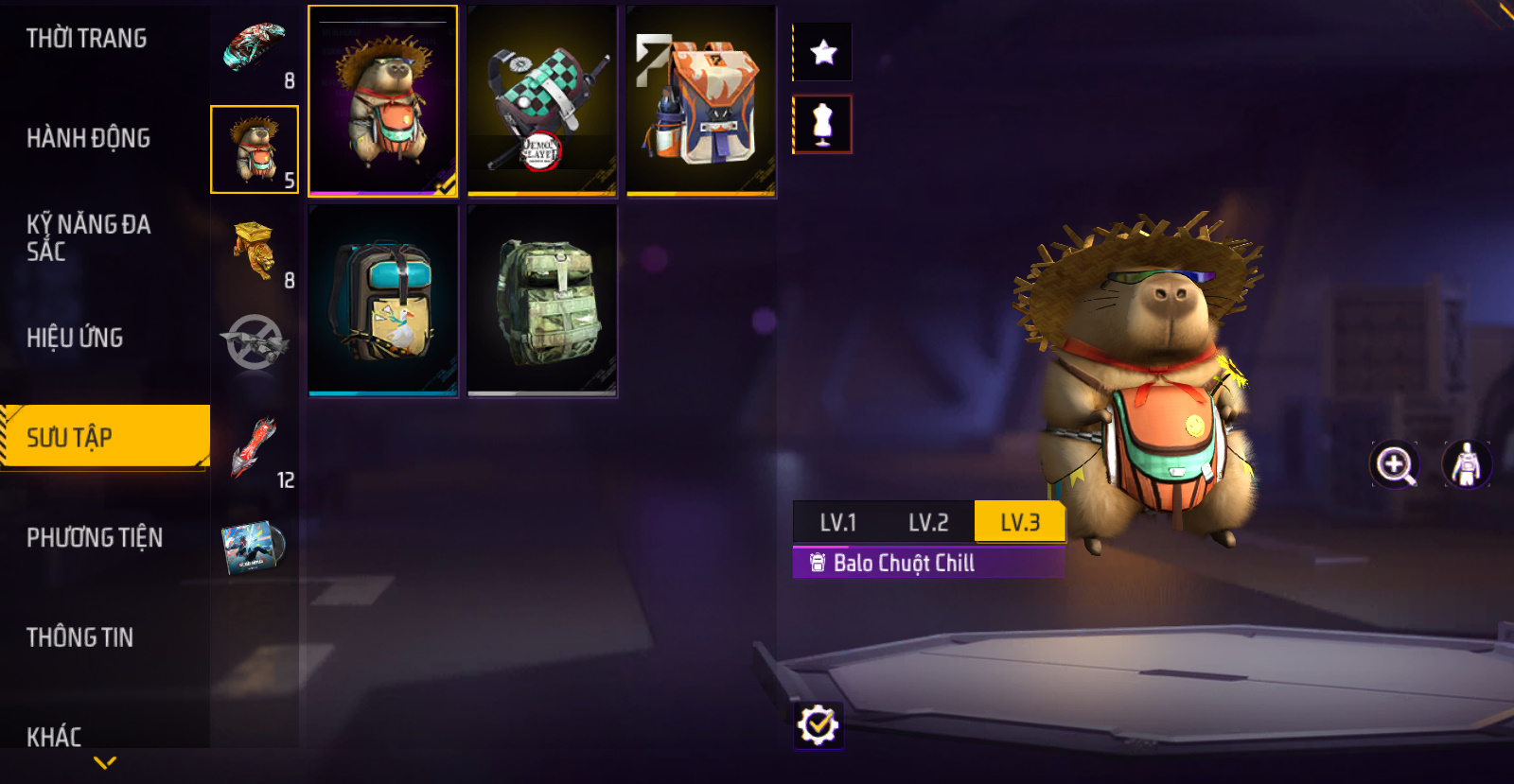Switch backpack to LV.1
1514x784 pixels.
837,522
